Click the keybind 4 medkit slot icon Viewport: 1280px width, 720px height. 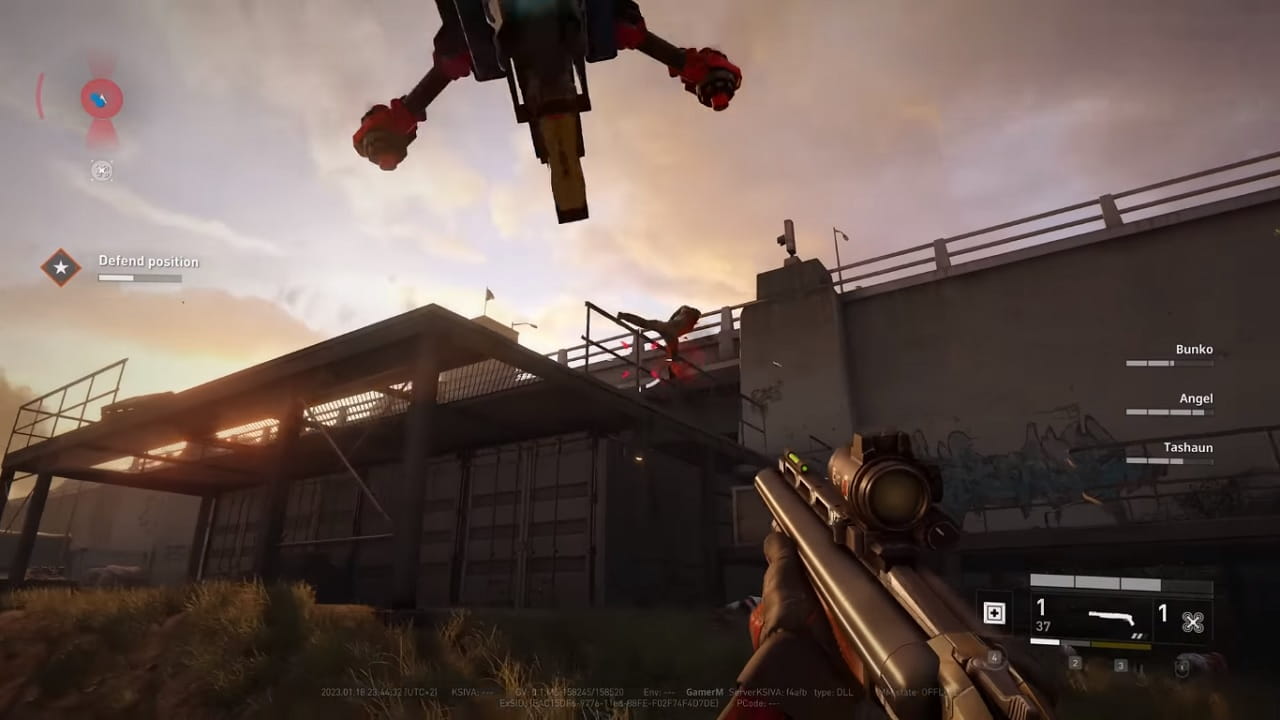(x=994, y=658)
